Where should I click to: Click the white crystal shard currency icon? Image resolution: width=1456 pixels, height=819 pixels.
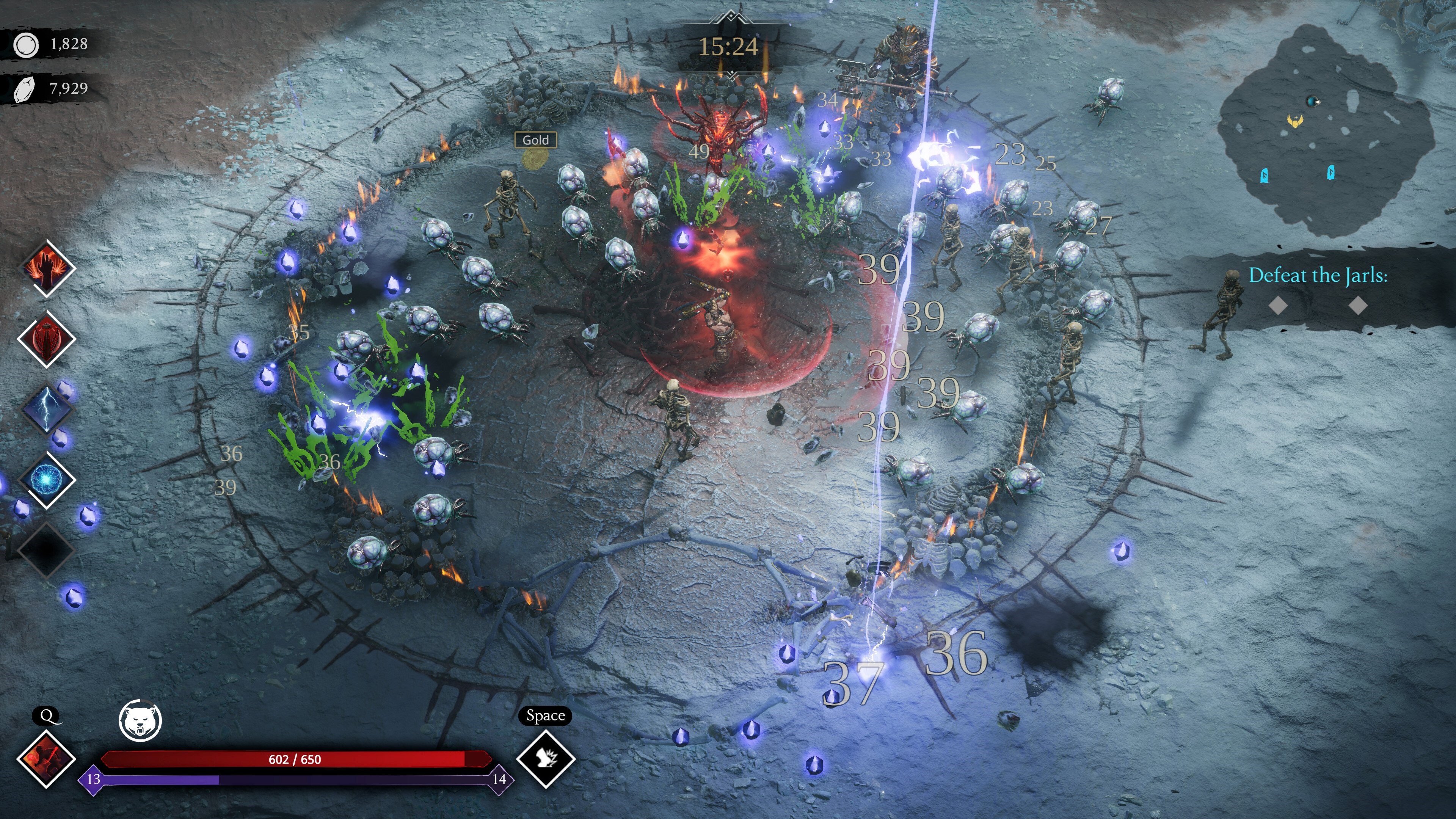25,89
